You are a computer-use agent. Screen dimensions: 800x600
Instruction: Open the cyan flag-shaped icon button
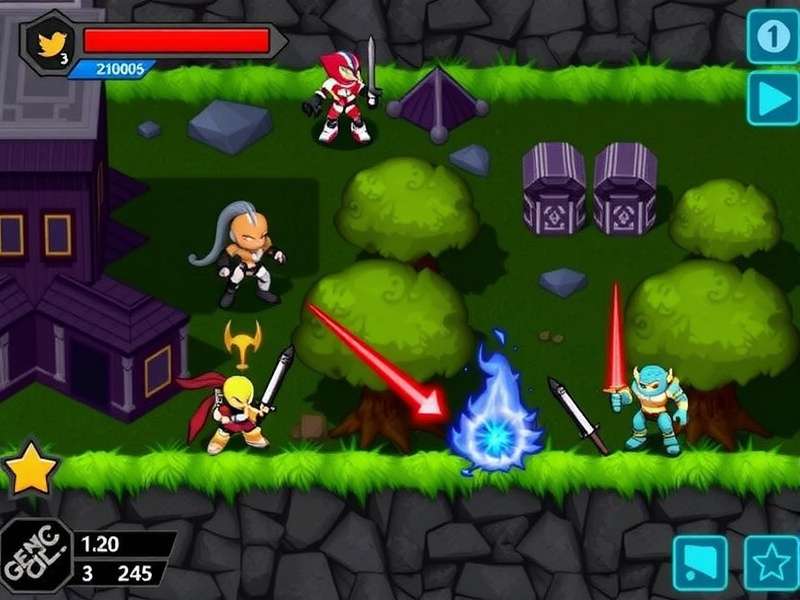[x=699, y=563]
